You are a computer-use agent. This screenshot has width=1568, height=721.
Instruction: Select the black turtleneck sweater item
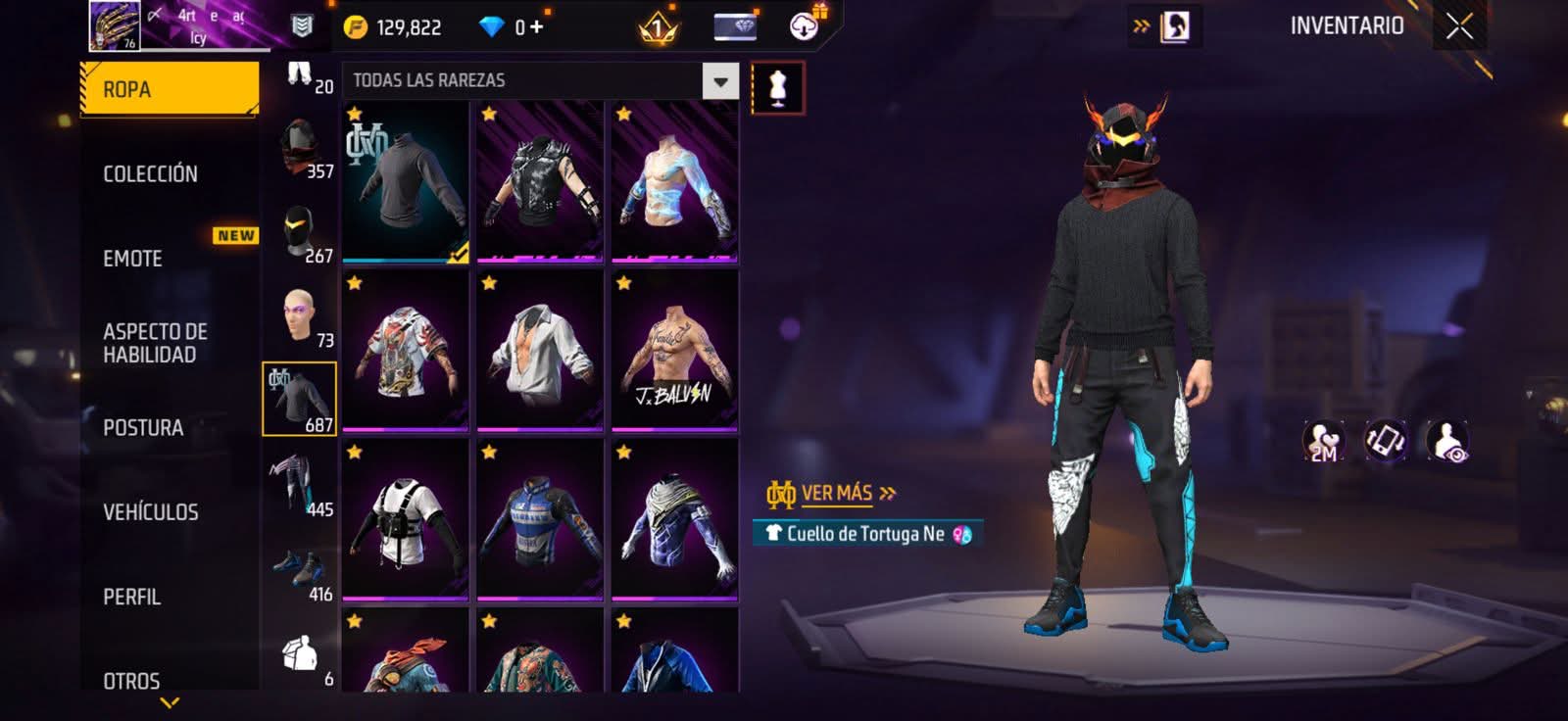click(x=406, y=181)
